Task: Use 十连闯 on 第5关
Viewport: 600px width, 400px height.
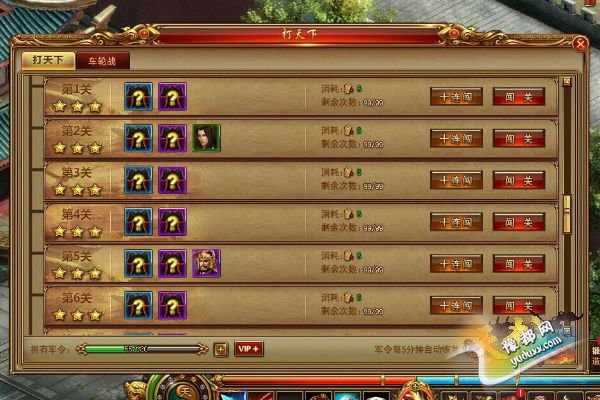Action: [457, 264]
